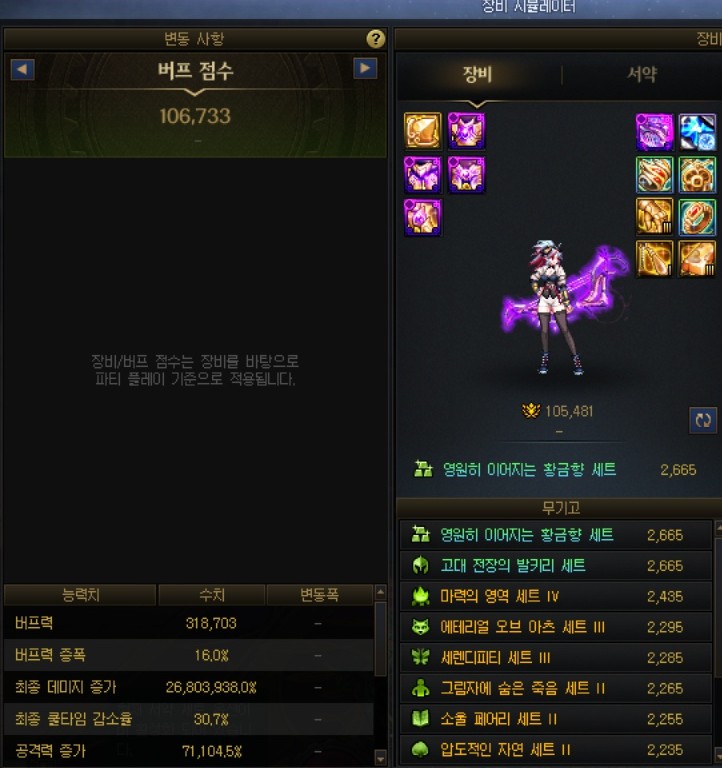Switch to the 서약 tab
Screen dimensions: 722x768
(x=641, y=75)
